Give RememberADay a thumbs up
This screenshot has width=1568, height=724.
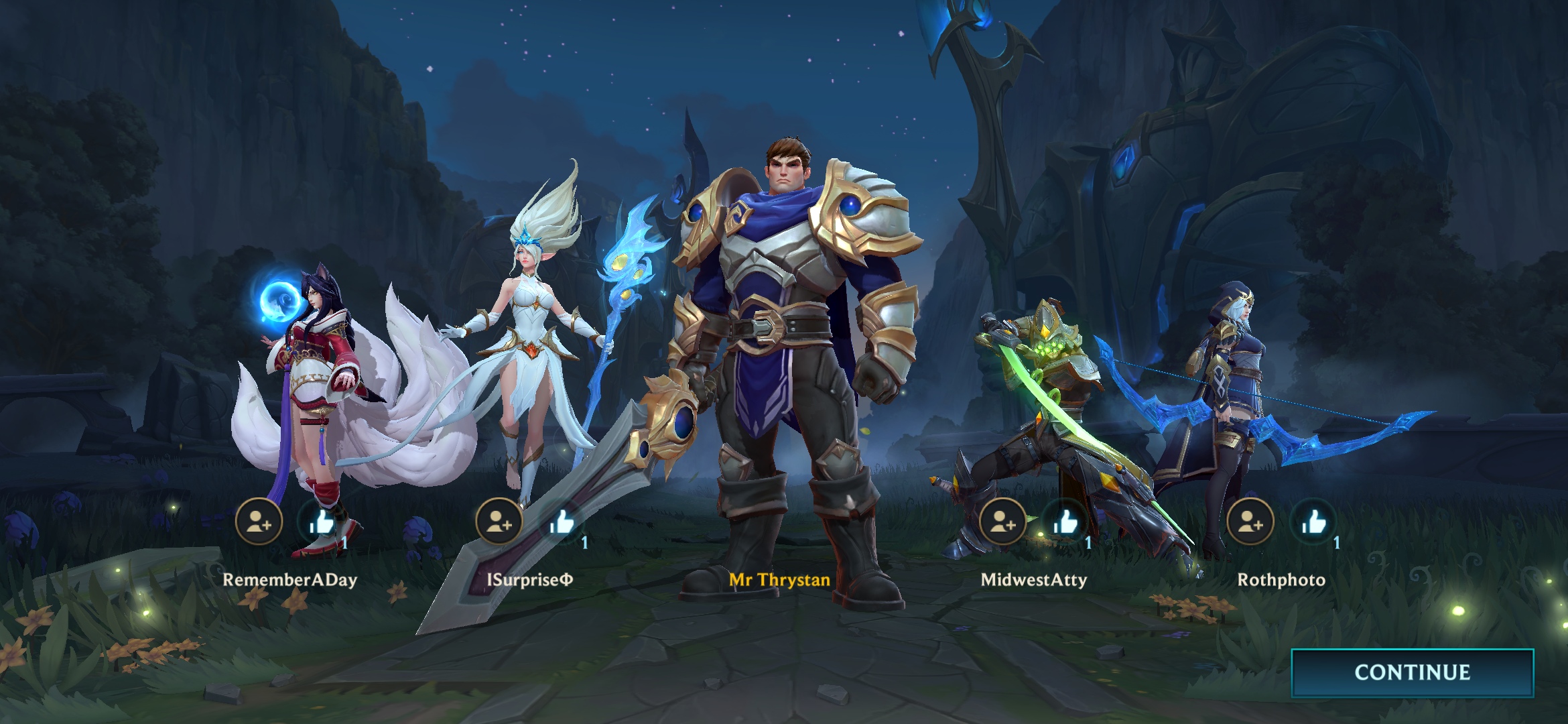click(x=322, y=522)
